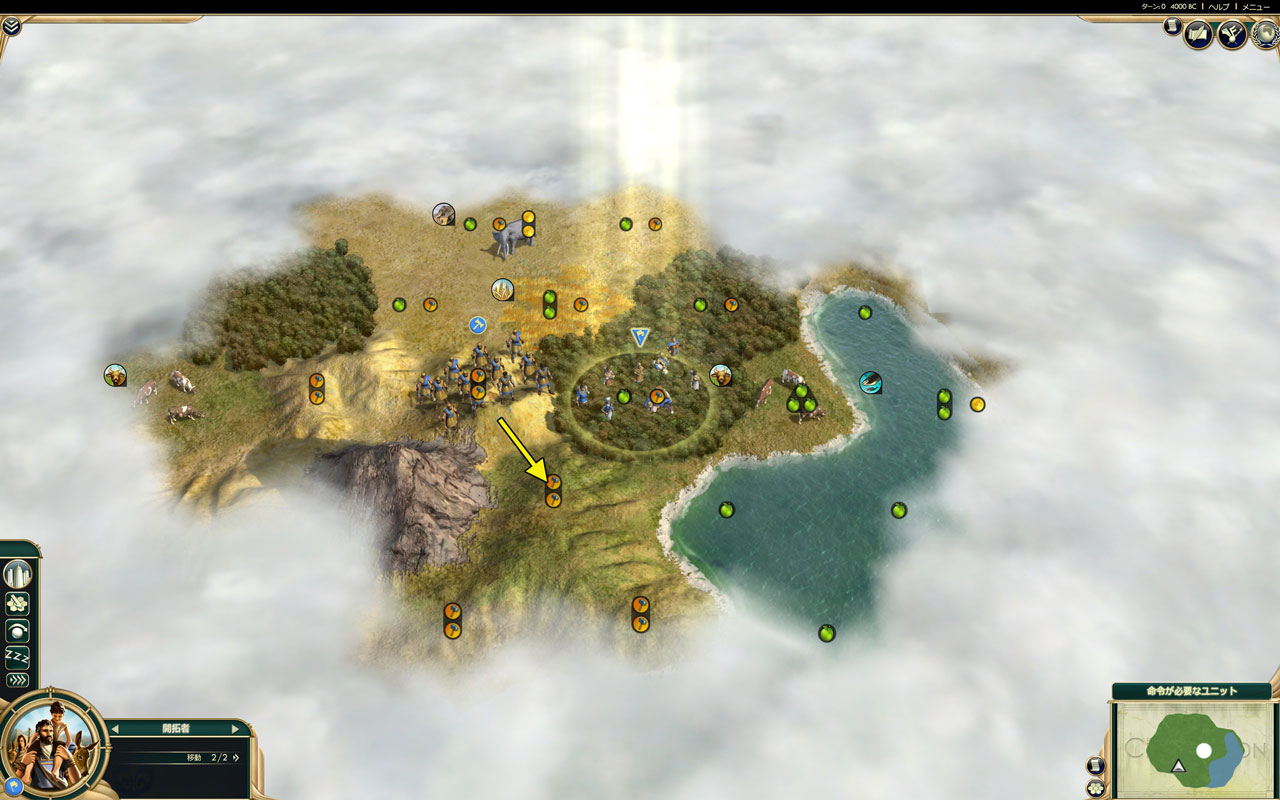The image size is (1280, 800).
Task: Open the scroll options beside the minimap
Action: pyautogui.click(x=1095, y=766)
